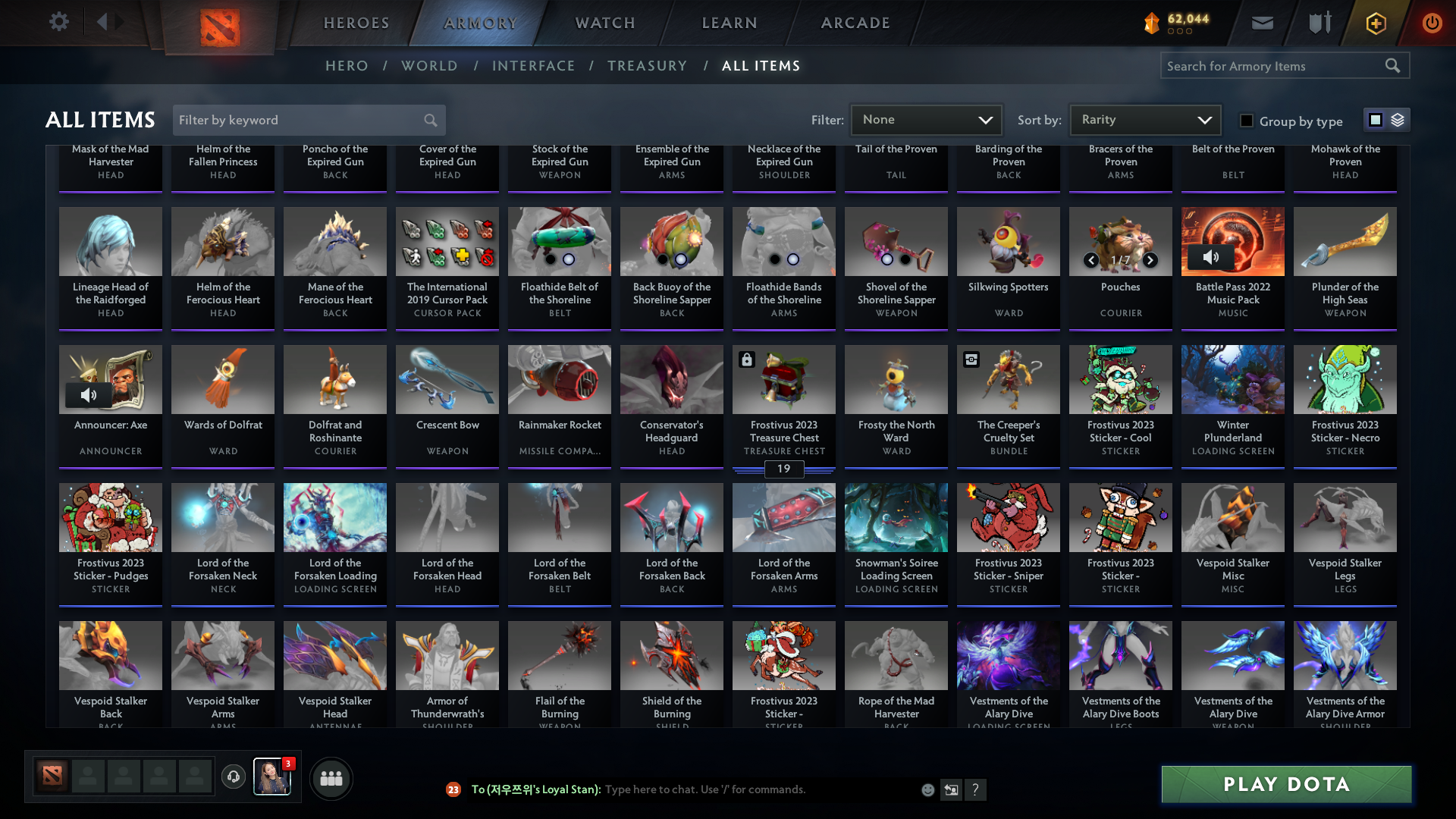Viewport: 1456px width, 819px height.
Task: Open the HERO items link
Action: tap(347, 66)
